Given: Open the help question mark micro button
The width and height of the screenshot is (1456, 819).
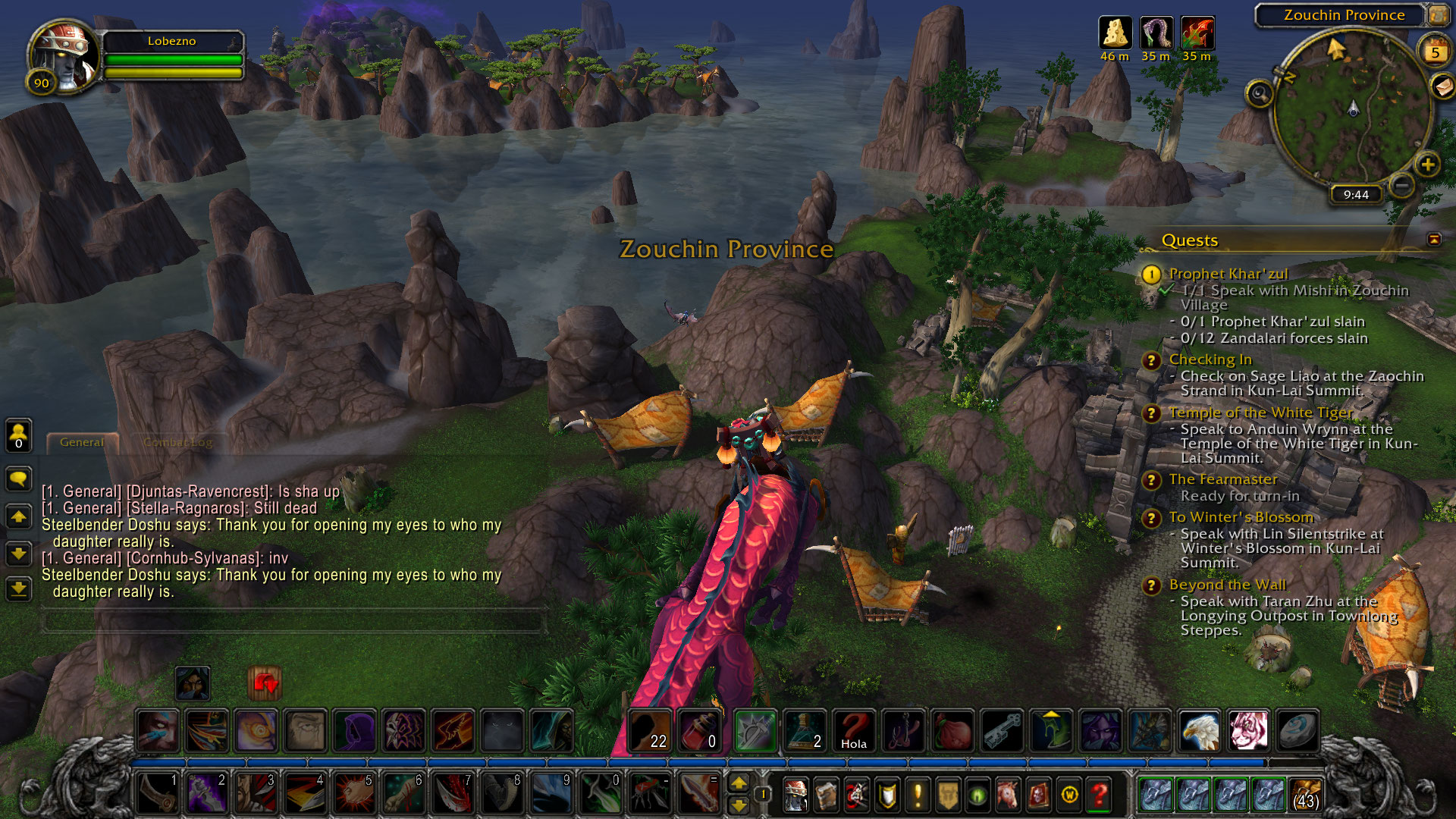Looking at the screenshot, I should [x=1099, y=795].
